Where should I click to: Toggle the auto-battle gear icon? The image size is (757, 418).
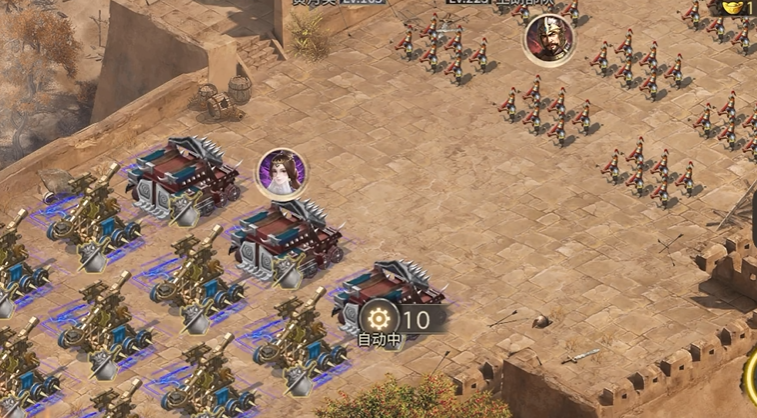[x=379, y=319]
